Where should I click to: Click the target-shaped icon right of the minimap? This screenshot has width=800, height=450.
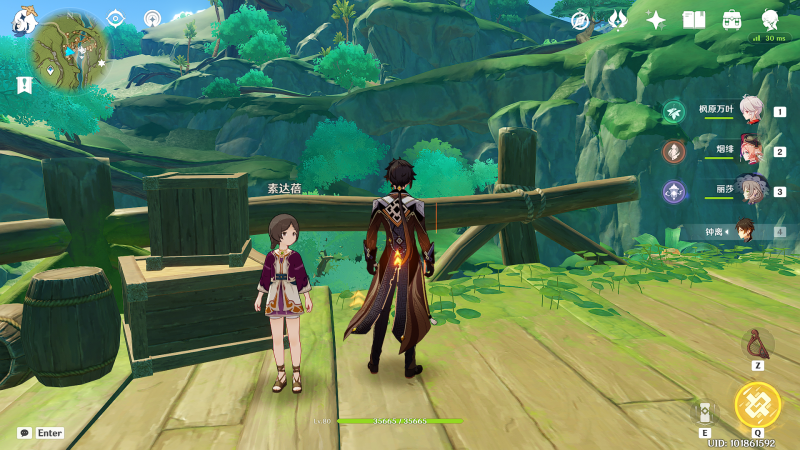[x=116, y=18]
